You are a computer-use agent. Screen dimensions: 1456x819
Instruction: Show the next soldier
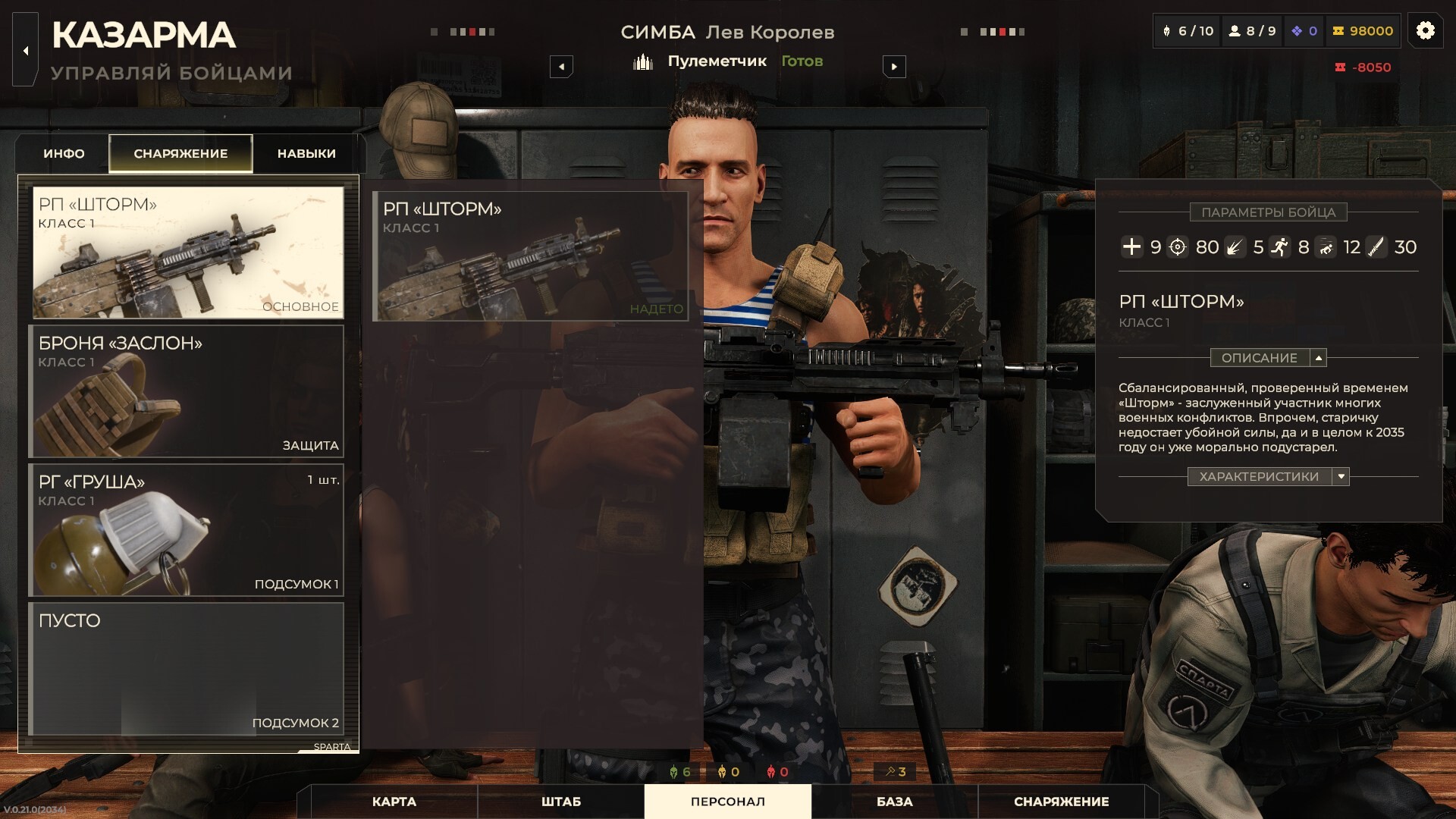tap(894, 67)
